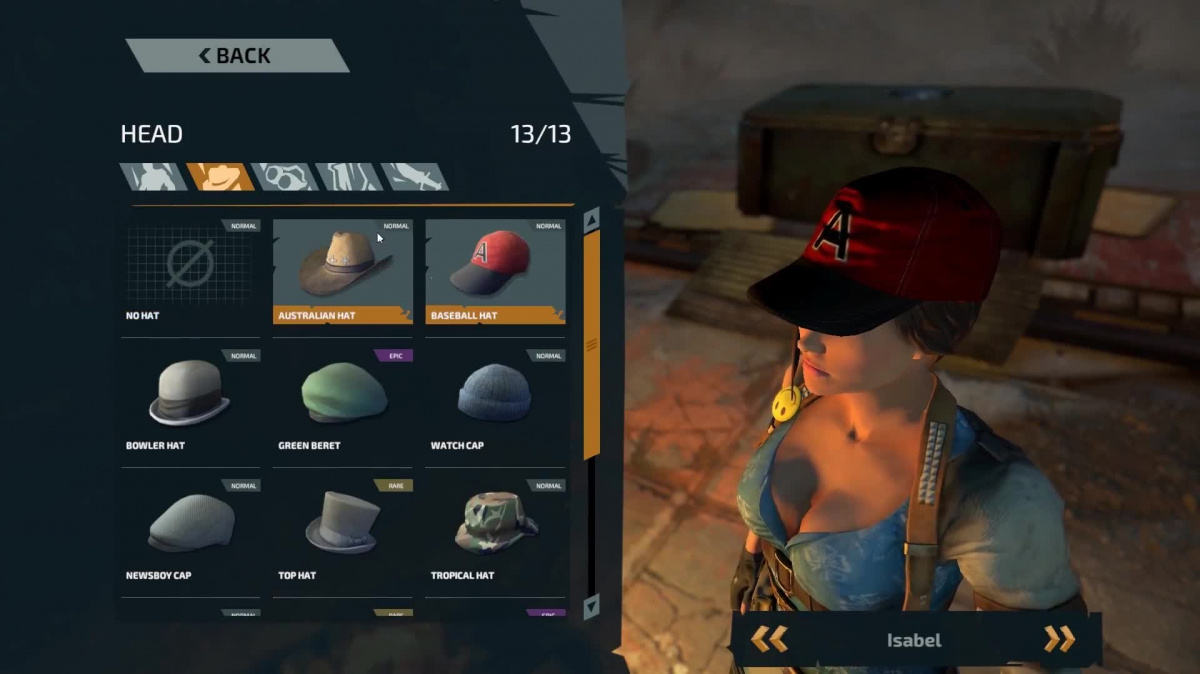Select the No Hat option

coord(190,270)
